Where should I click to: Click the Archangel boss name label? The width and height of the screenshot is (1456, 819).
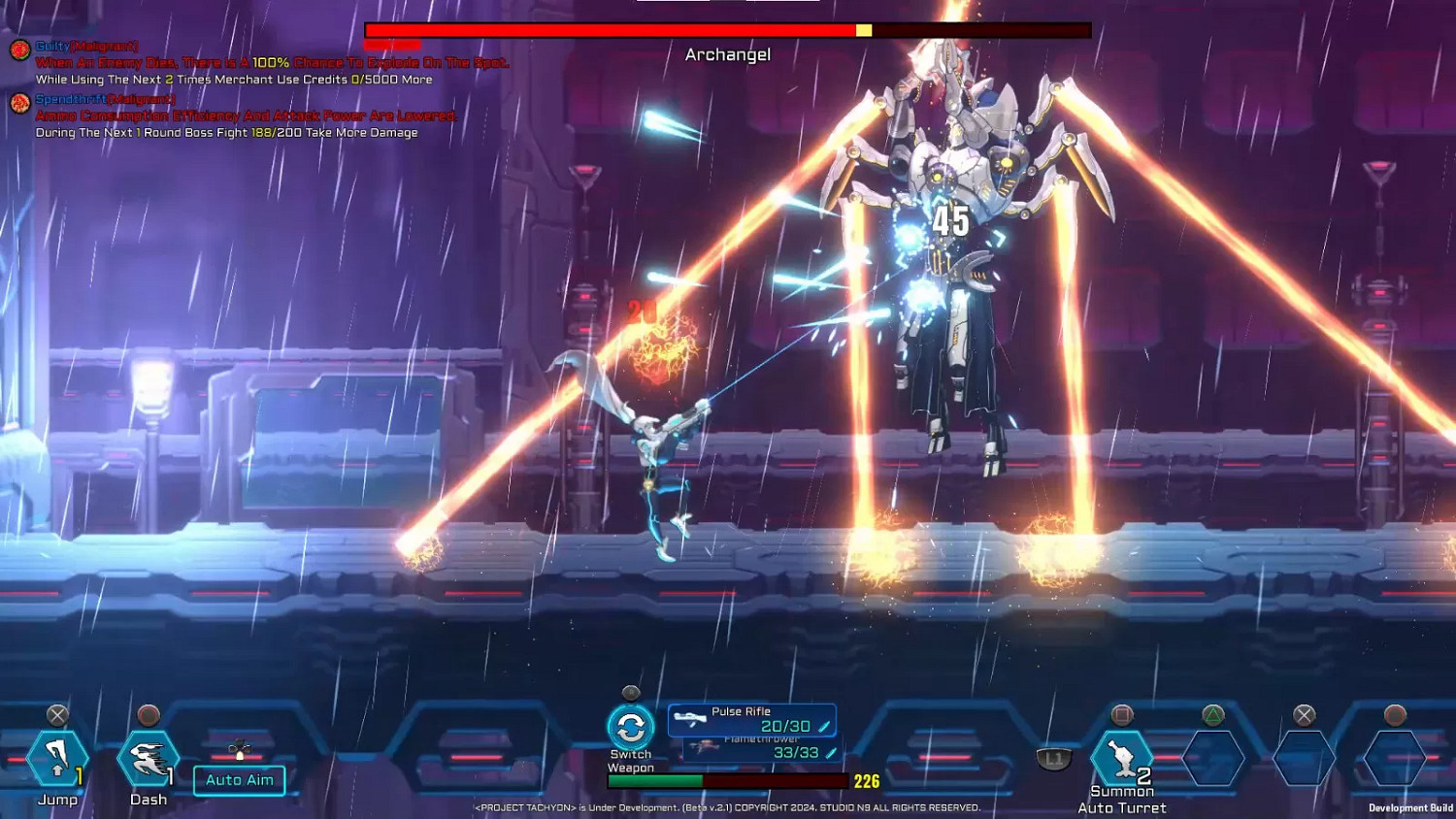point(726,55)
